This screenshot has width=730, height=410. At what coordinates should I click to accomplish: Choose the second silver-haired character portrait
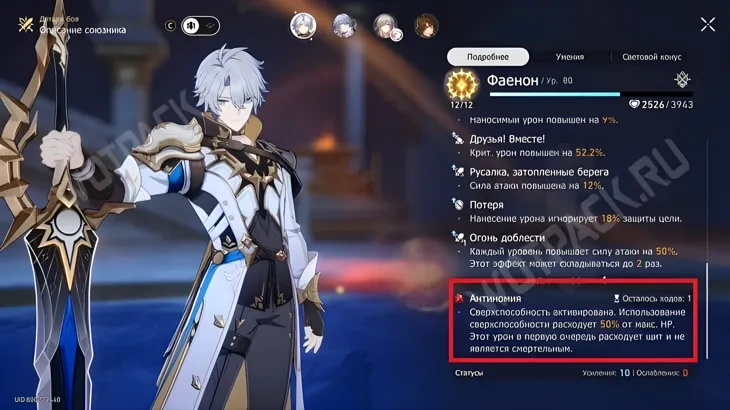coord(344,25)
